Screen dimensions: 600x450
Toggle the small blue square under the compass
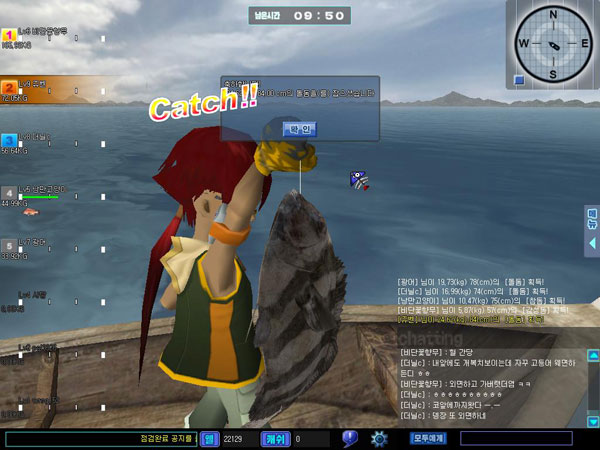(519, 80)
